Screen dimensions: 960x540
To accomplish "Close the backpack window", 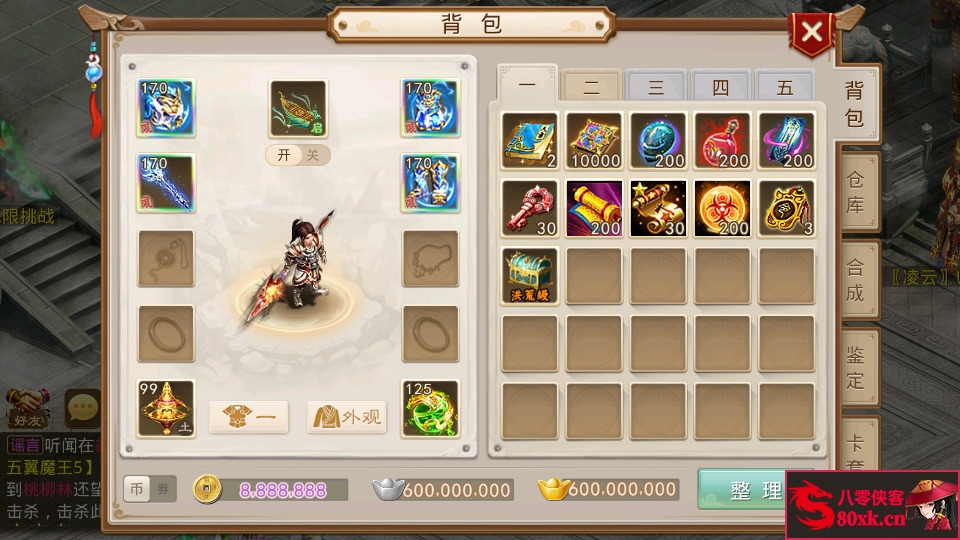I will pos(811,33).
